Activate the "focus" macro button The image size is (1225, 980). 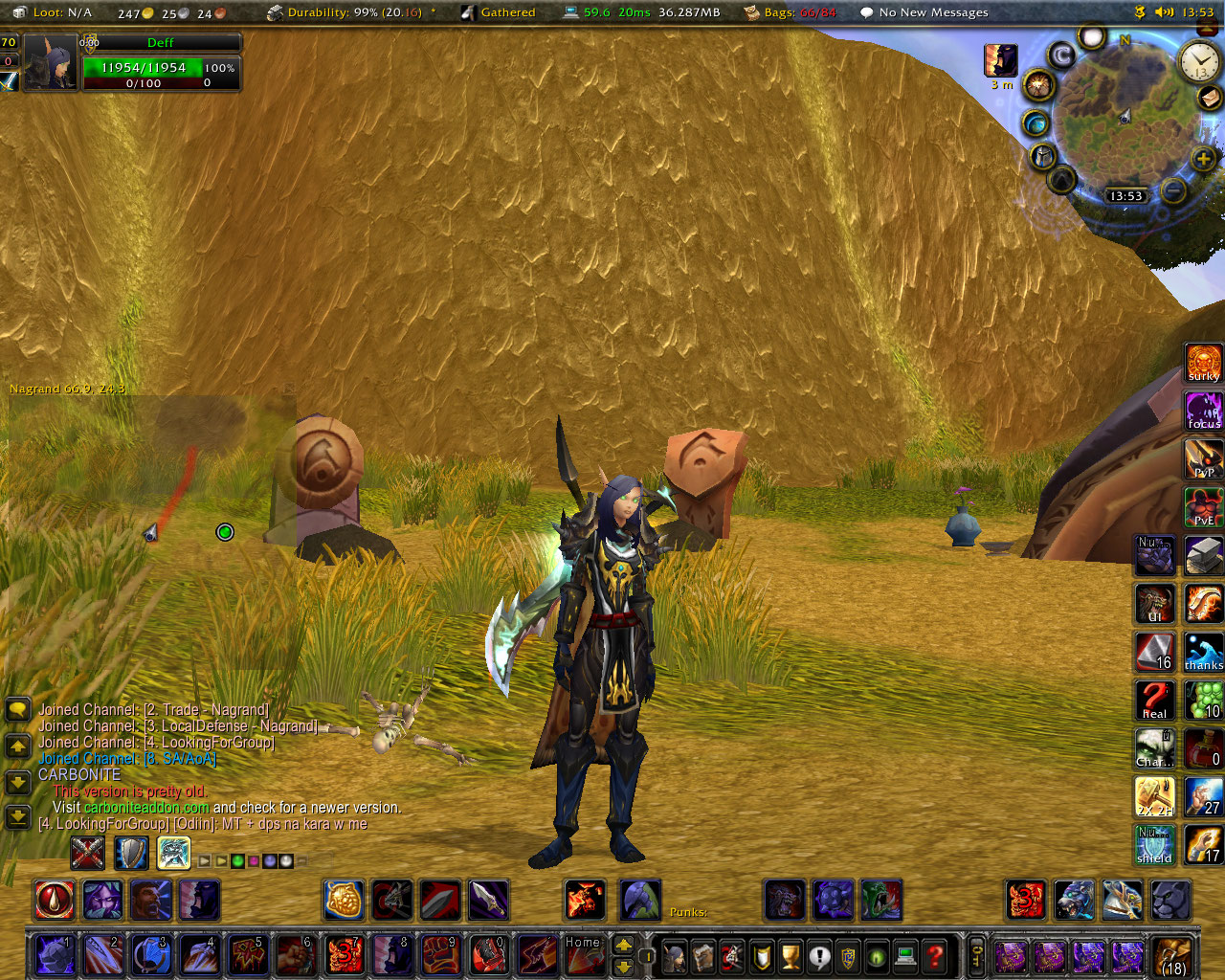[x=1203, y=412]
